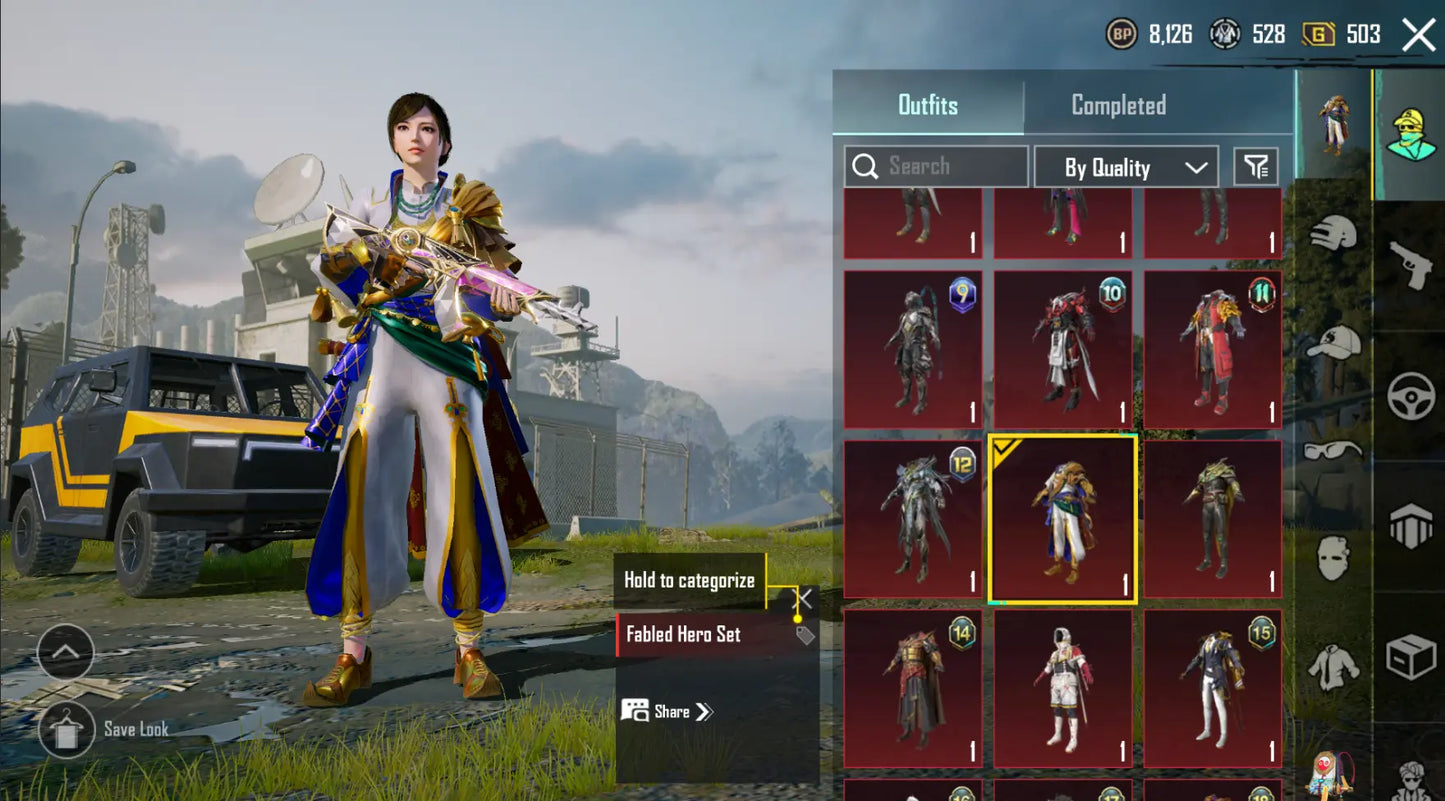Open the jacket clothing category
The width and height of the screenshot is (1445, 801).
coord(1333,665)
